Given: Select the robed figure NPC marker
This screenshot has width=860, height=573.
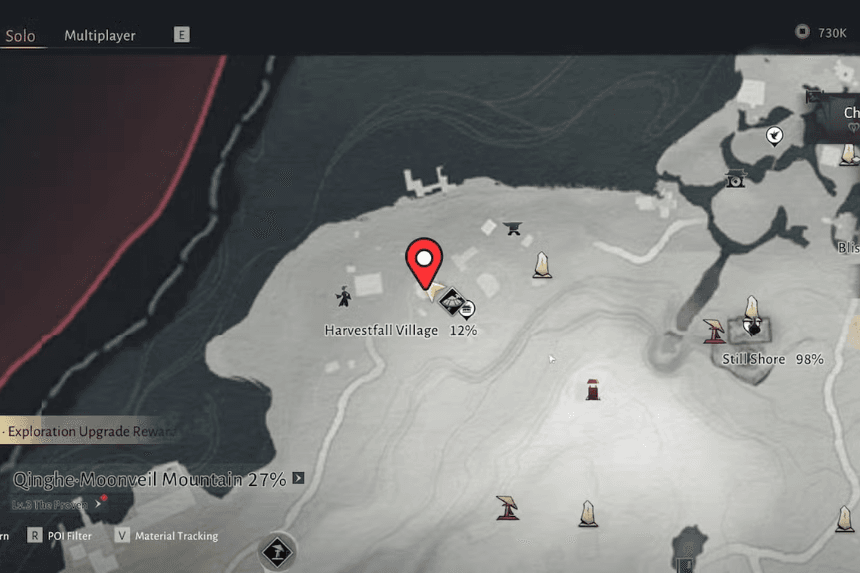Looking at the screenshot, I should (344, 295).
